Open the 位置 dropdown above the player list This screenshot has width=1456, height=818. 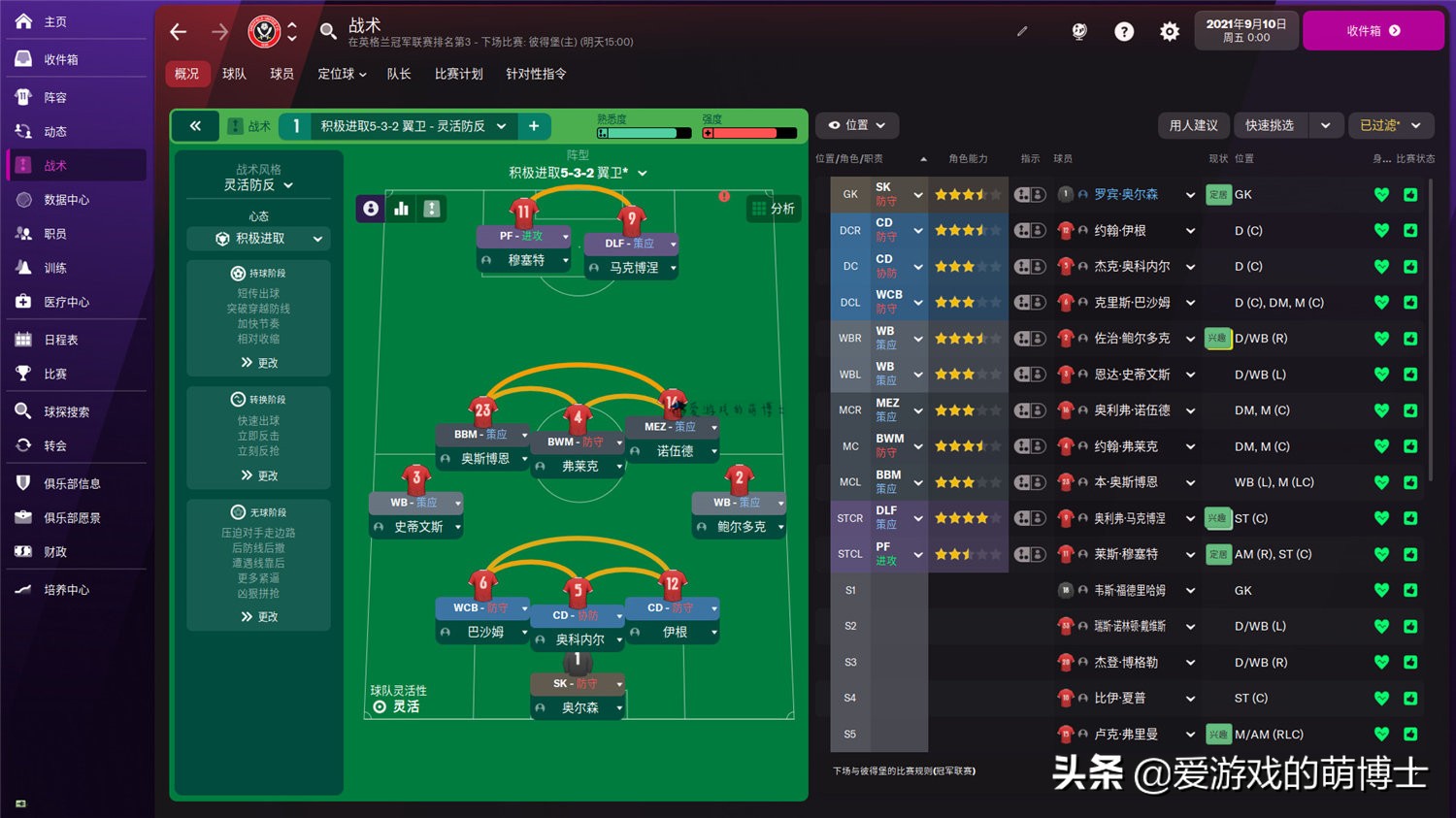point(856,125)
